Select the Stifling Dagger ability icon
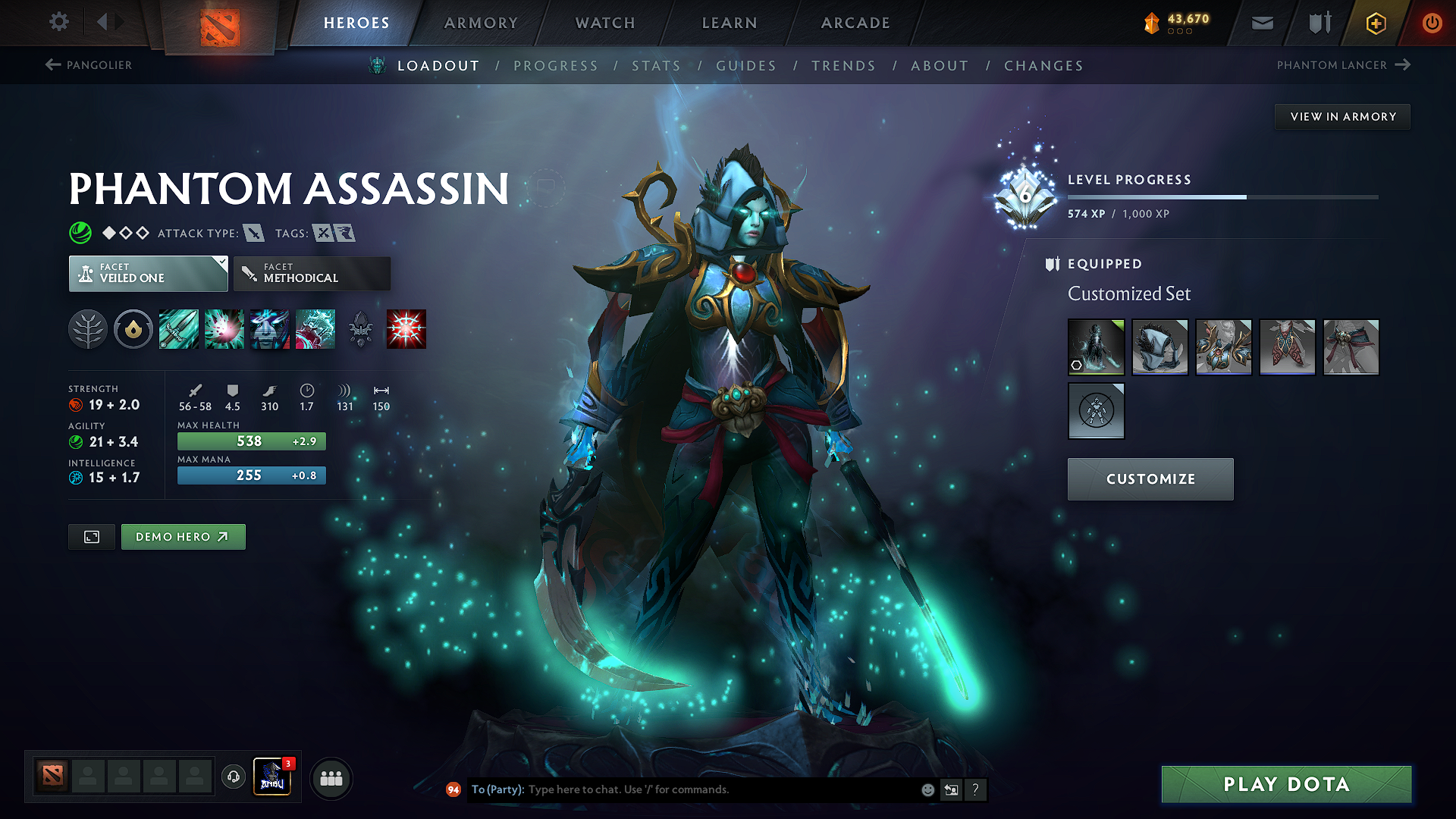This screenshot has width=1456, height=819. click(x=179, y=329)
